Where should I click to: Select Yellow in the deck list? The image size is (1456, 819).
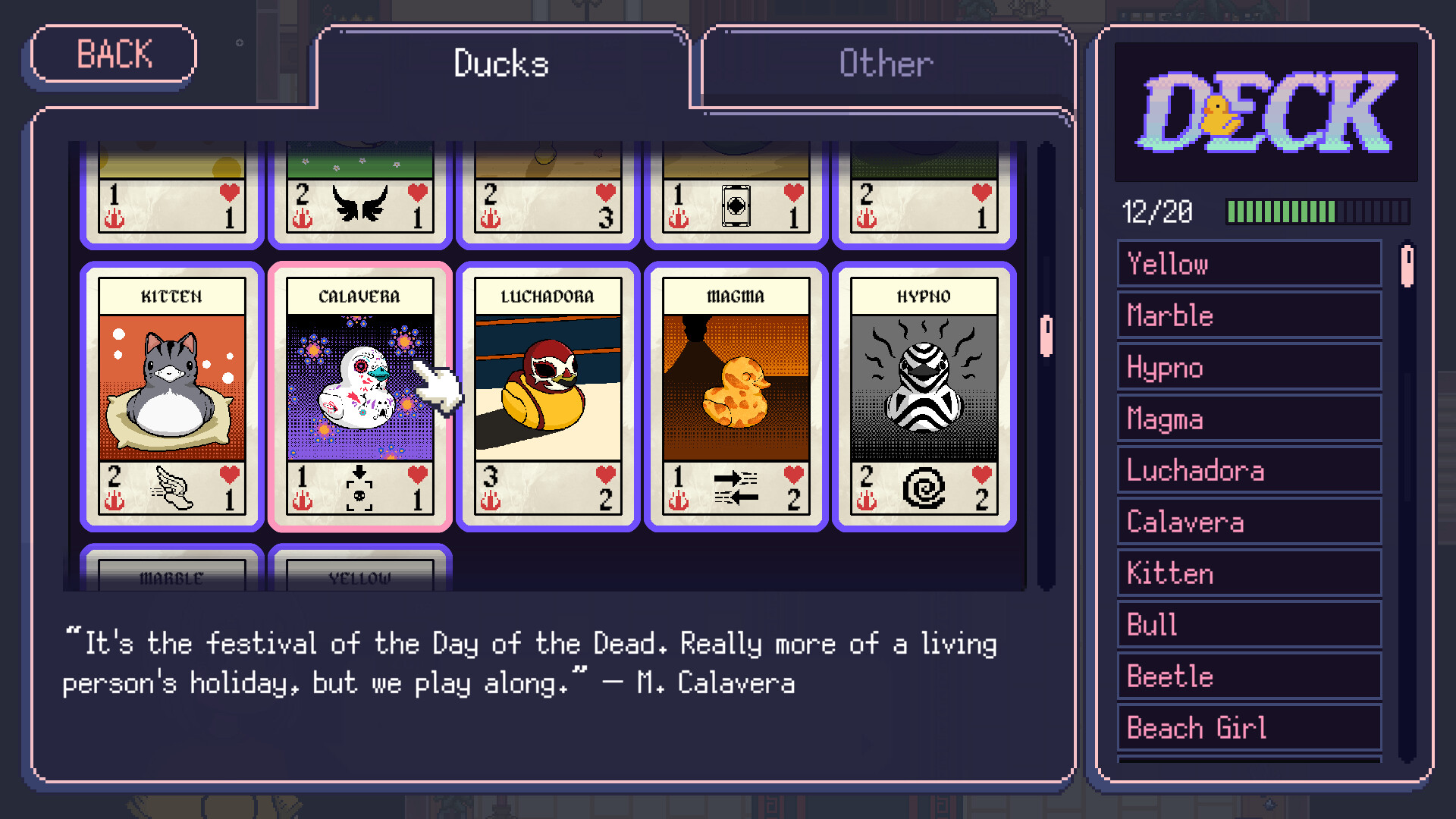(1247, 264)
